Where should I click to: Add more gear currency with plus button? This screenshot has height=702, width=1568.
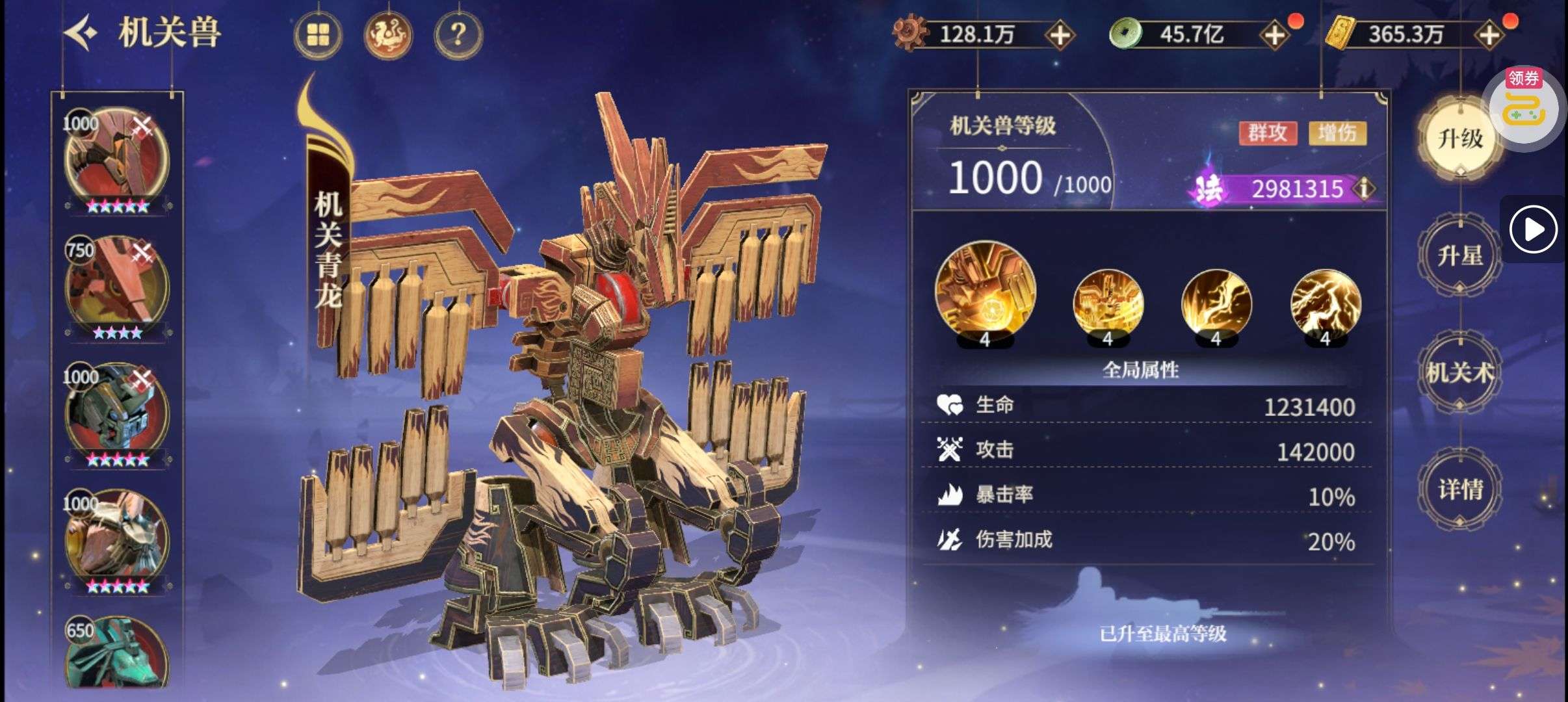(x=1060, y=35)
